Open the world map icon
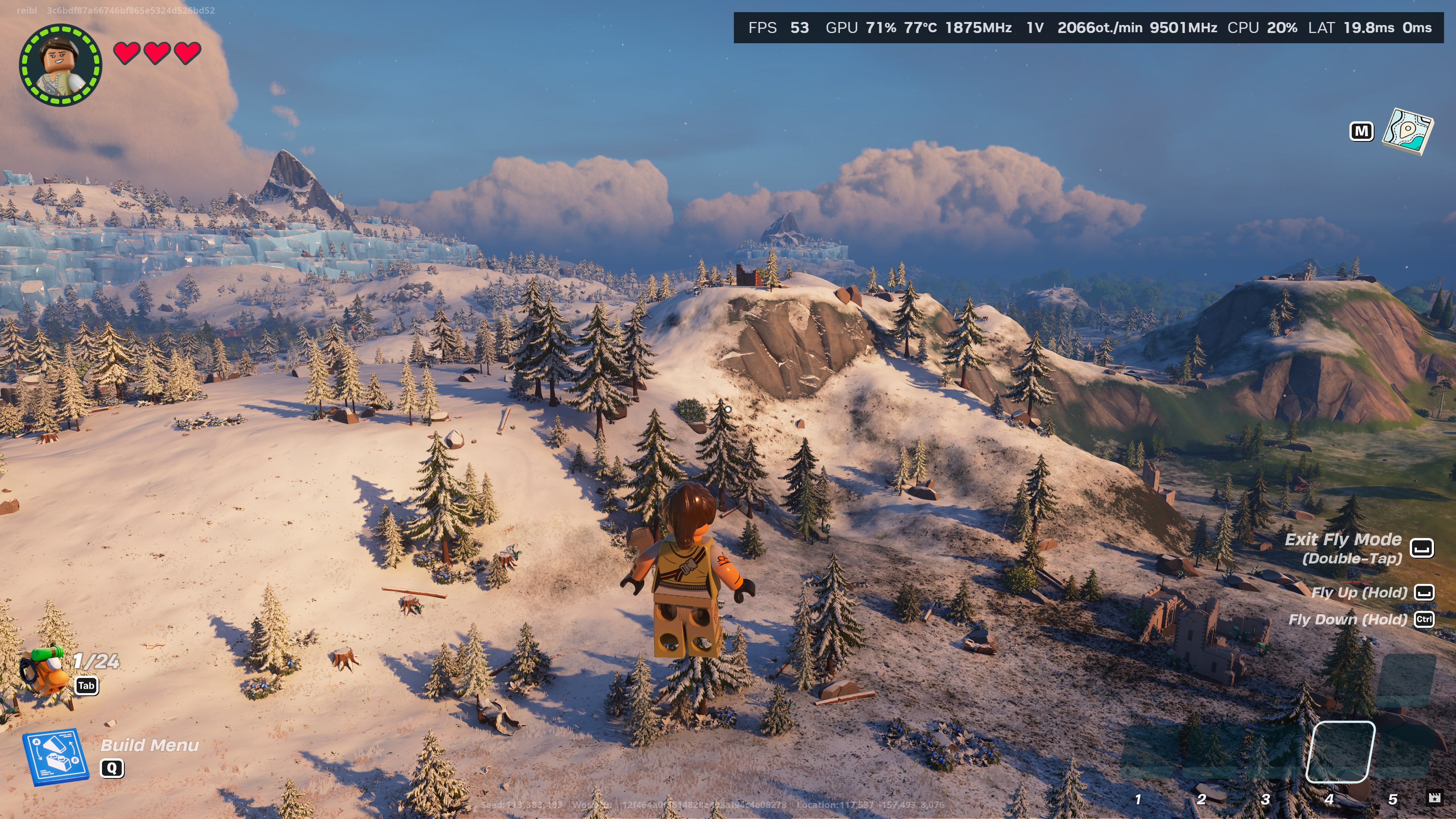1456x819 pixels. pyautogui.click(x=1407, y=132)
